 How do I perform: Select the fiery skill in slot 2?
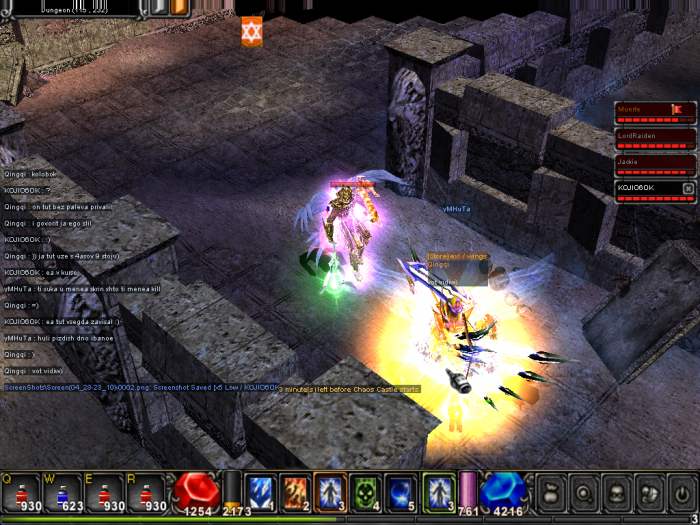pyautogui.click(x=295, y=492)
